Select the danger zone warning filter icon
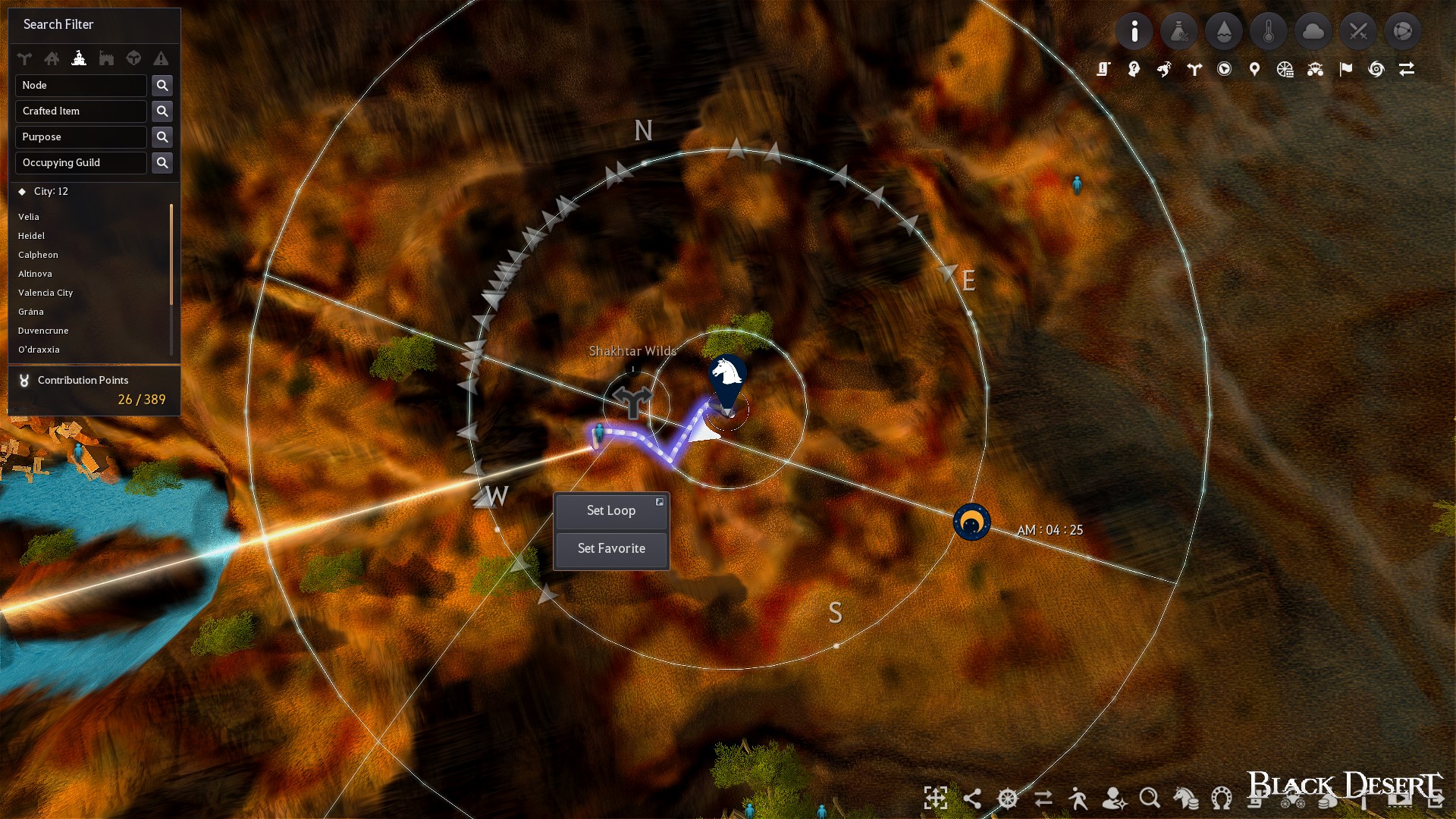The height and width of the screenshot is (819, 1456). click(160, 58)
